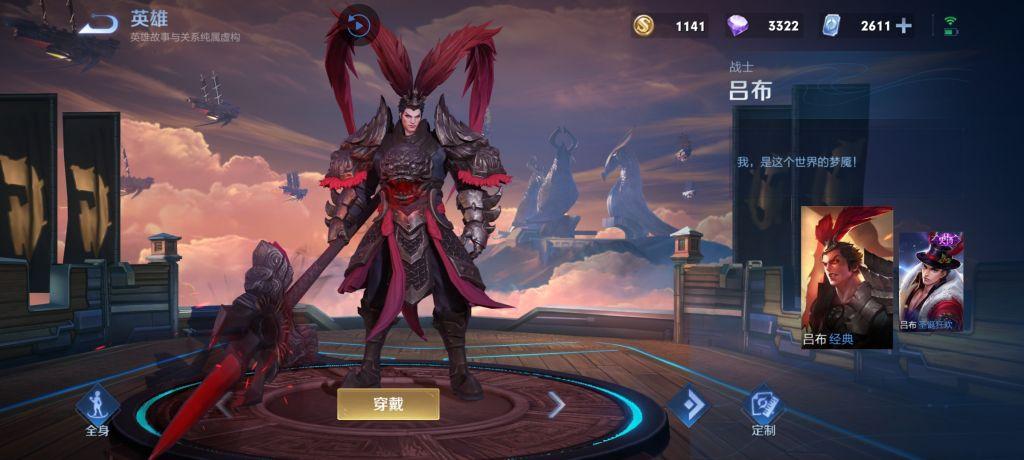Show the previous skin with left arrow
The image size is (1024, 460).
[x=224, y=405]
